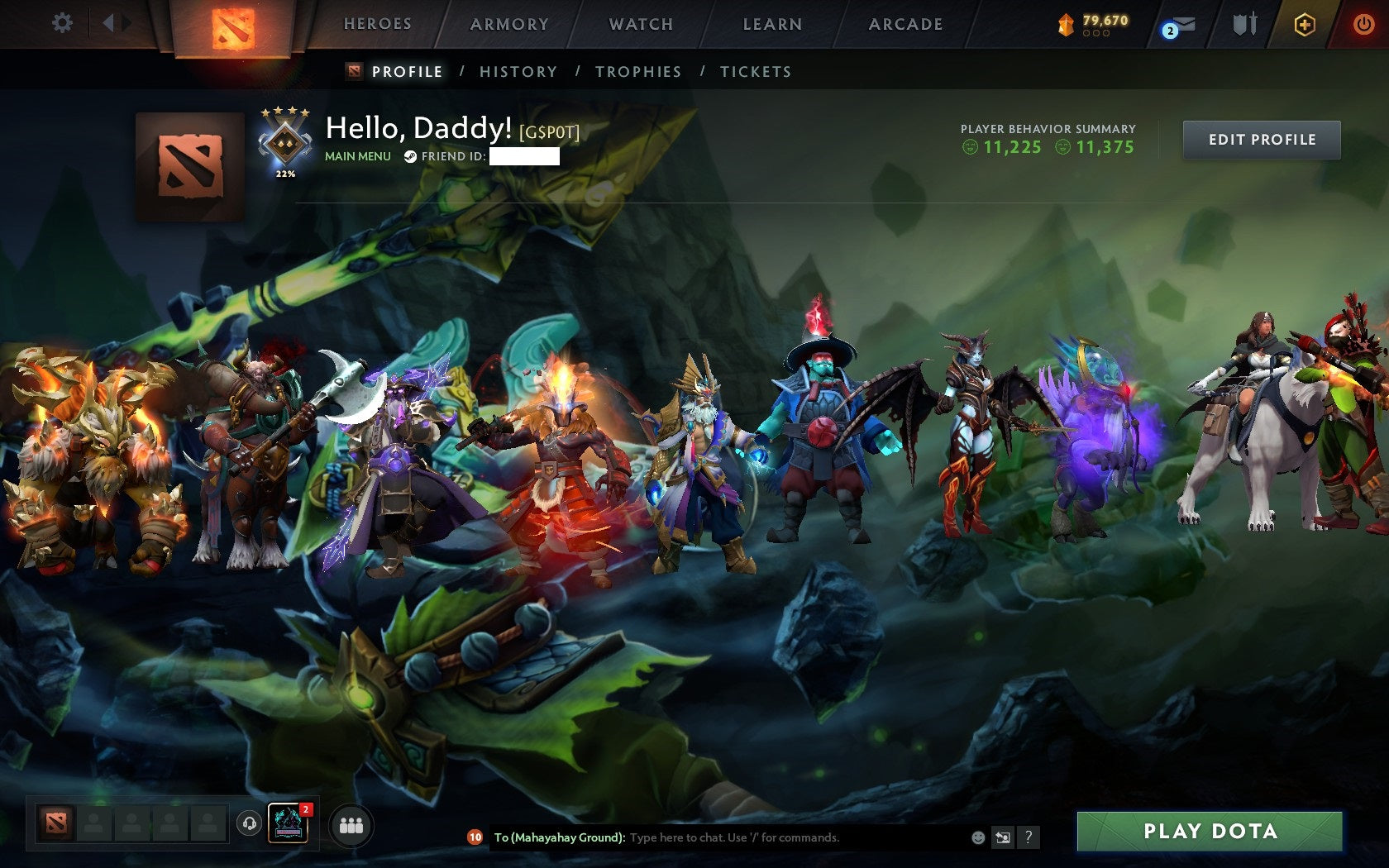This screenshot has width=1389, height=868.
Task: Click the red power exit icon
Action: 1363,25
